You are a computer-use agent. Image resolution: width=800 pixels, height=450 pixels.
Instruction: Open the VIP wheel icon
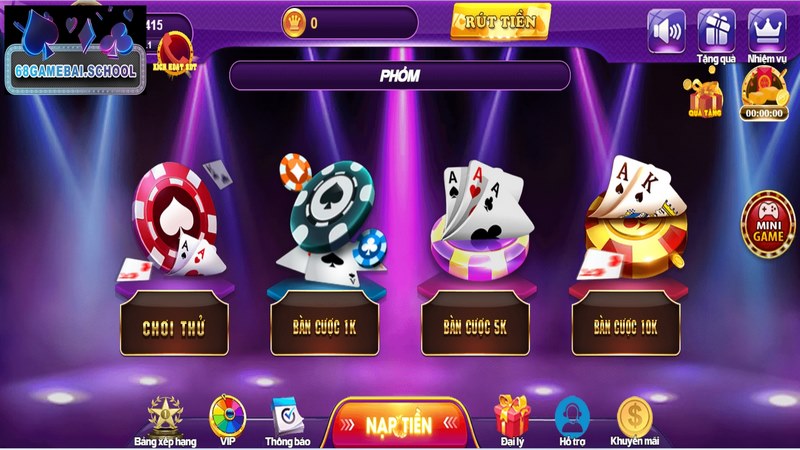coord(227,418)
